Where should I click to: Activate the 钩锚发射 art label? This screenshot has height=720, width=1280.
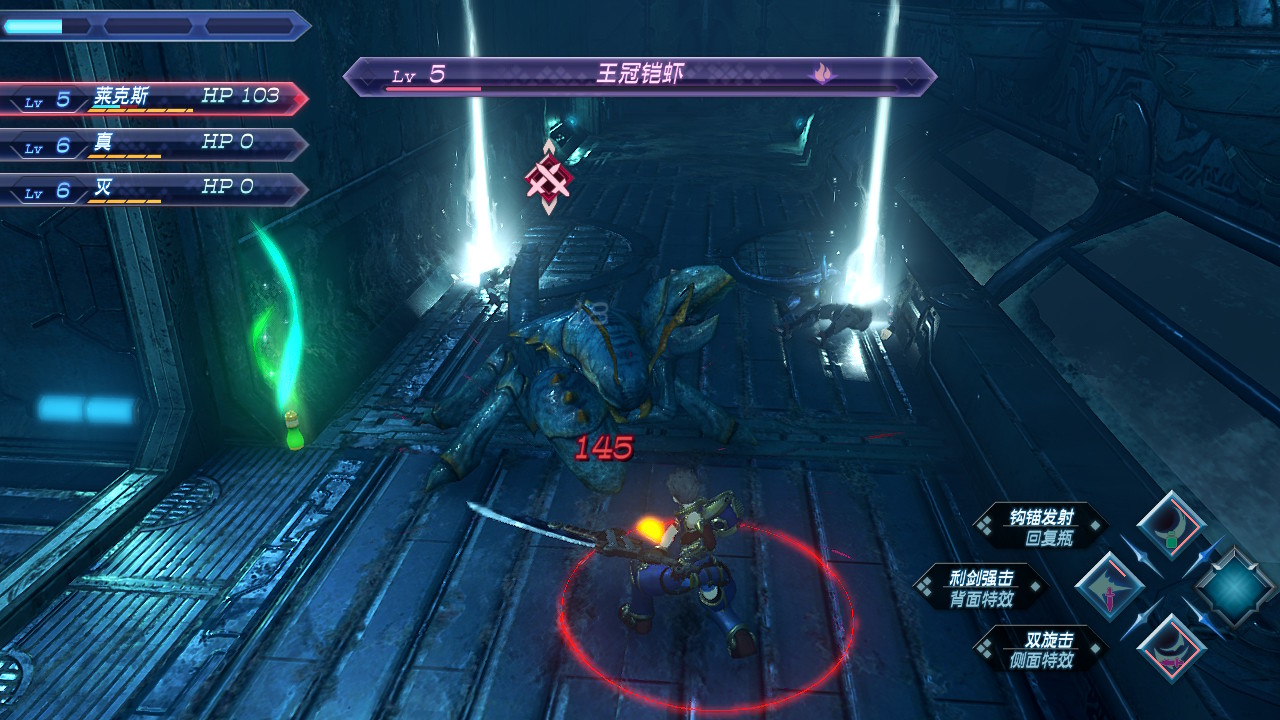point(1040,526)
